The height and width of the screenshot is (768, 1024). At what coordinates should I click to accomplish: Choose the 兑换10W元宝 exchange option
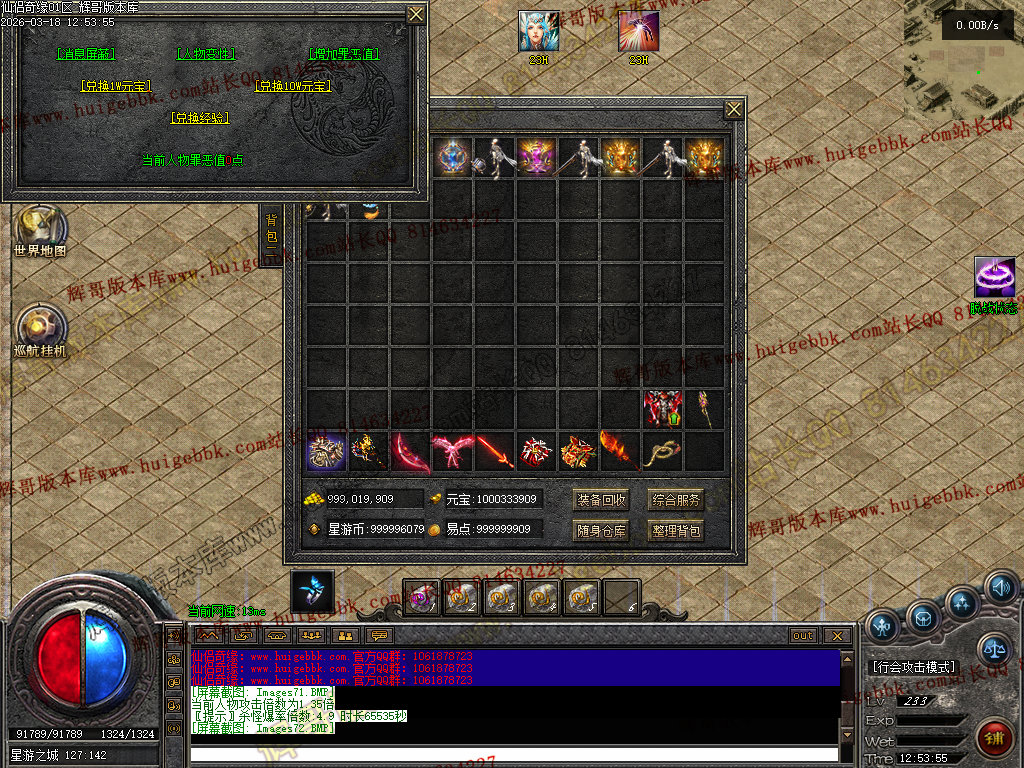[x=293, y=87]
